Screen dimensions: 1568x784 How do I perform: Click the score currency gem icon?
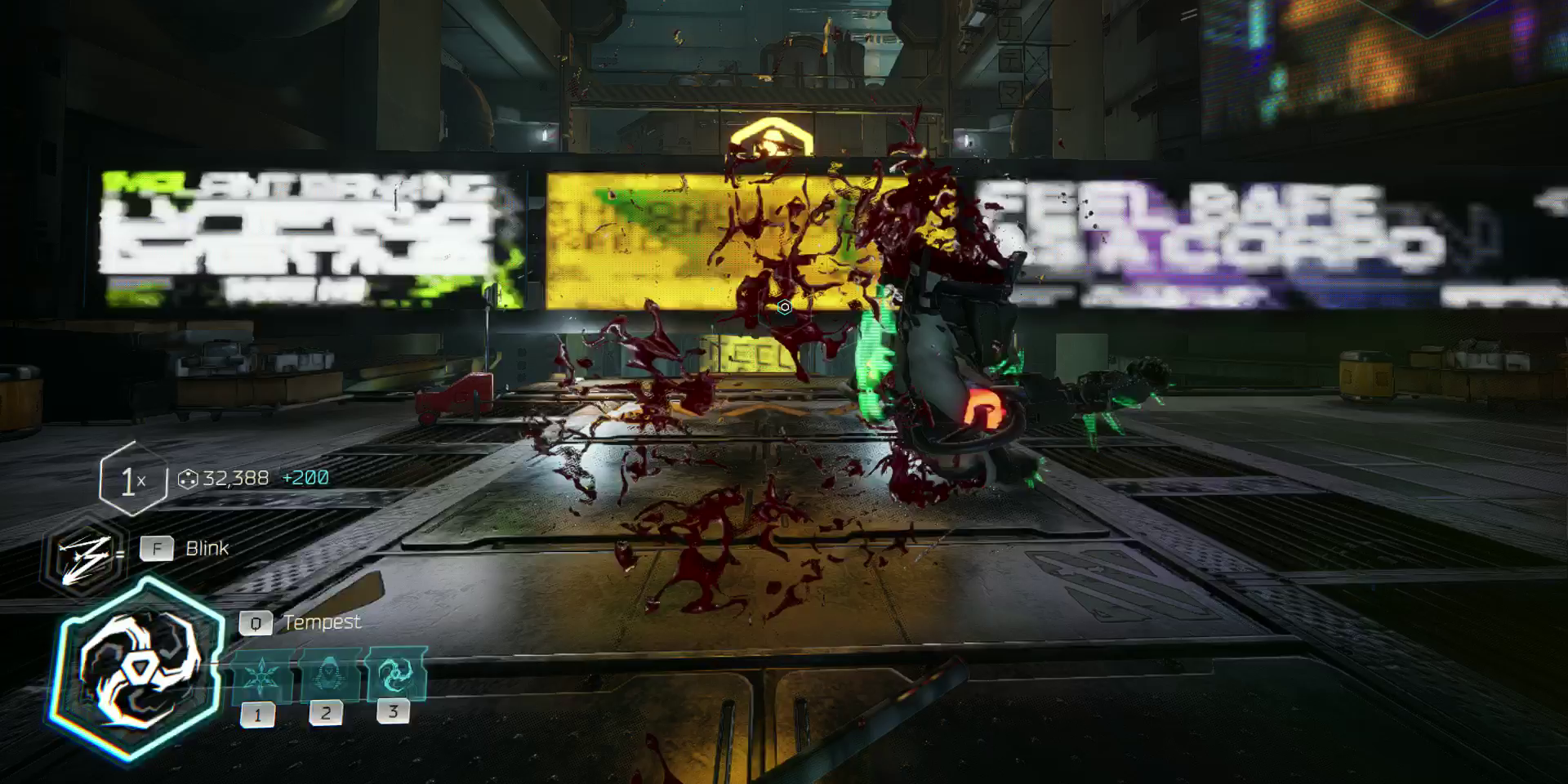(189, 479)
